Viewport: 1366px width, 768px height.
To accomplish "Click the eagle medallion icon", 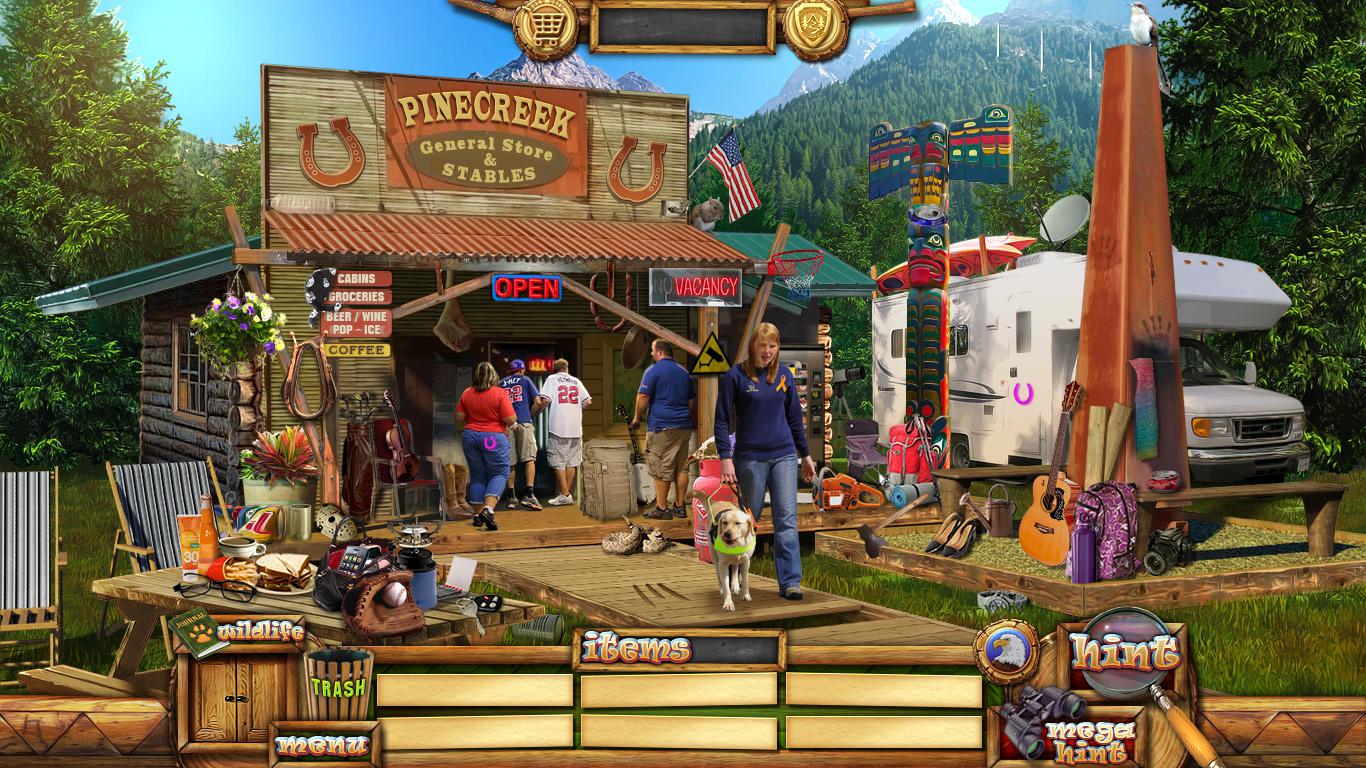I will point(1005,651).
